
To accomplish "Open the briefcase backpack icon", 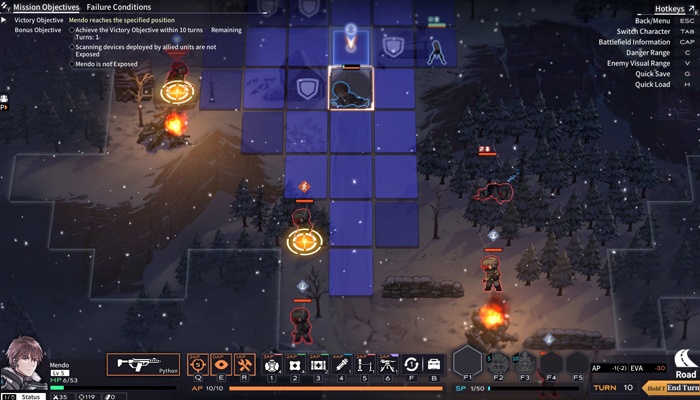I will (x=434, y=365).
